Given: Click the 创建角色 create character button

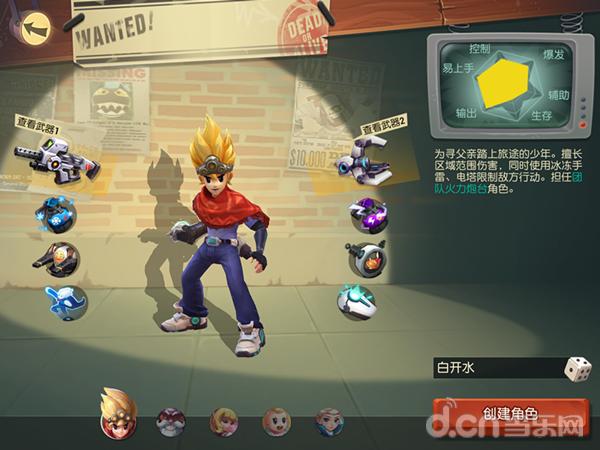Looking at the screenshot, I should [510, 413].
